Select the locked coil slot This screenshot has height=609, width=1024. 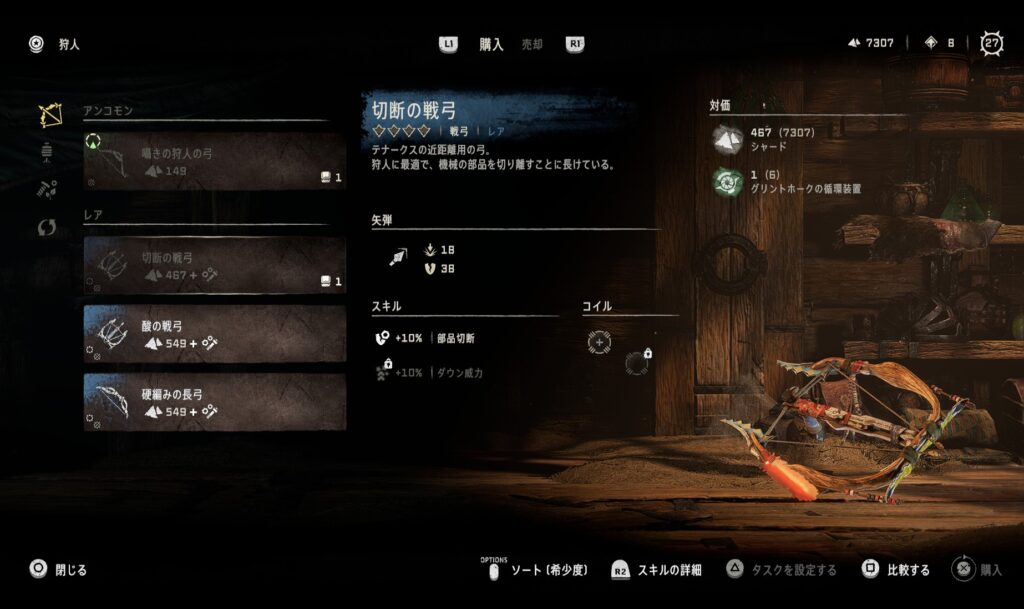[x=636, y=362]
